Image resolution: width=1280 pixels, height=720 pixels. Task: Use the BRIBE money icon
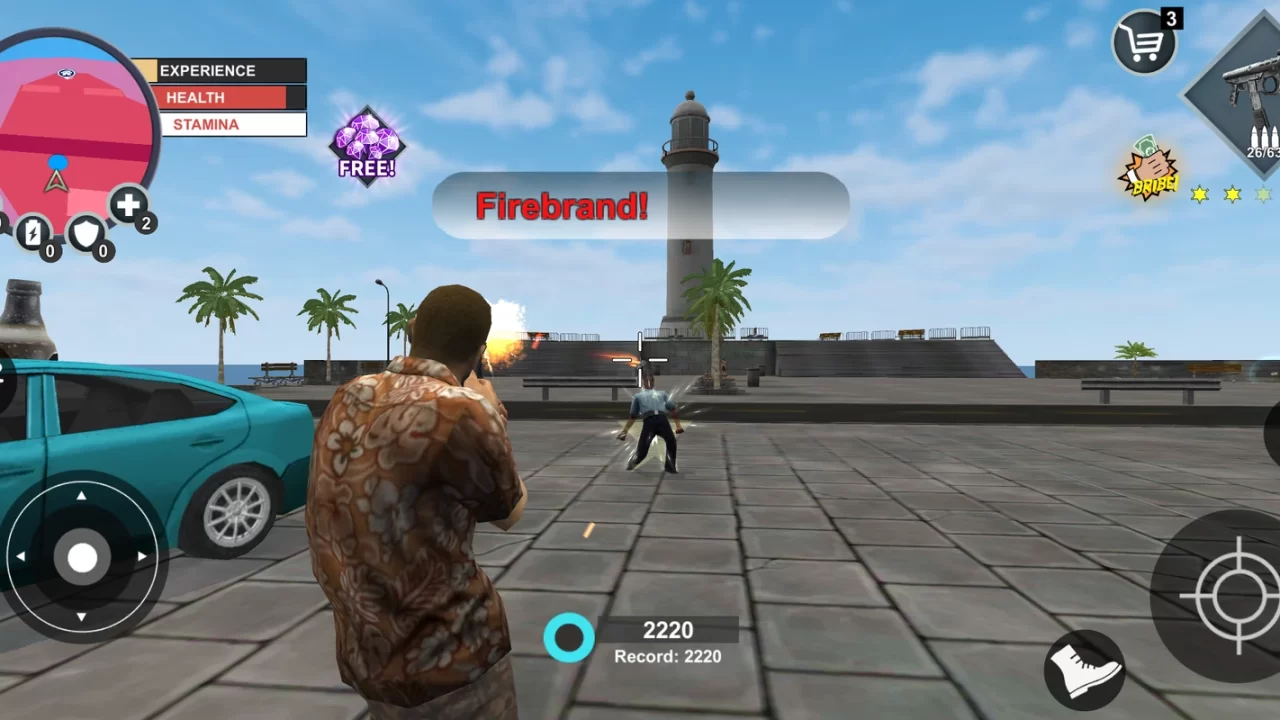1148,168
